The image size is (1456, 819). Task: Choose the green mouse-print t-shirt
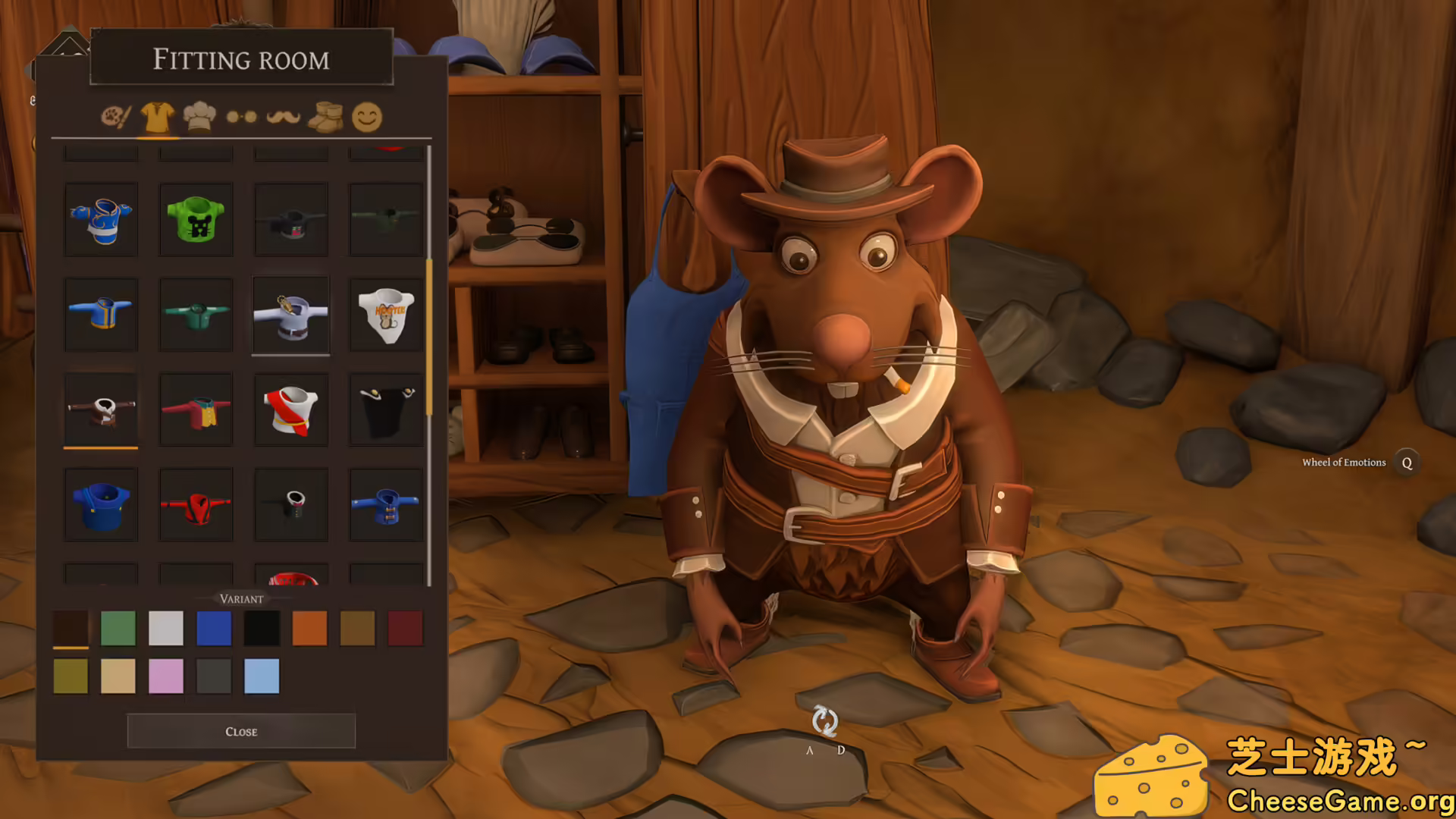pyautogui.click(x=196, y=220)
